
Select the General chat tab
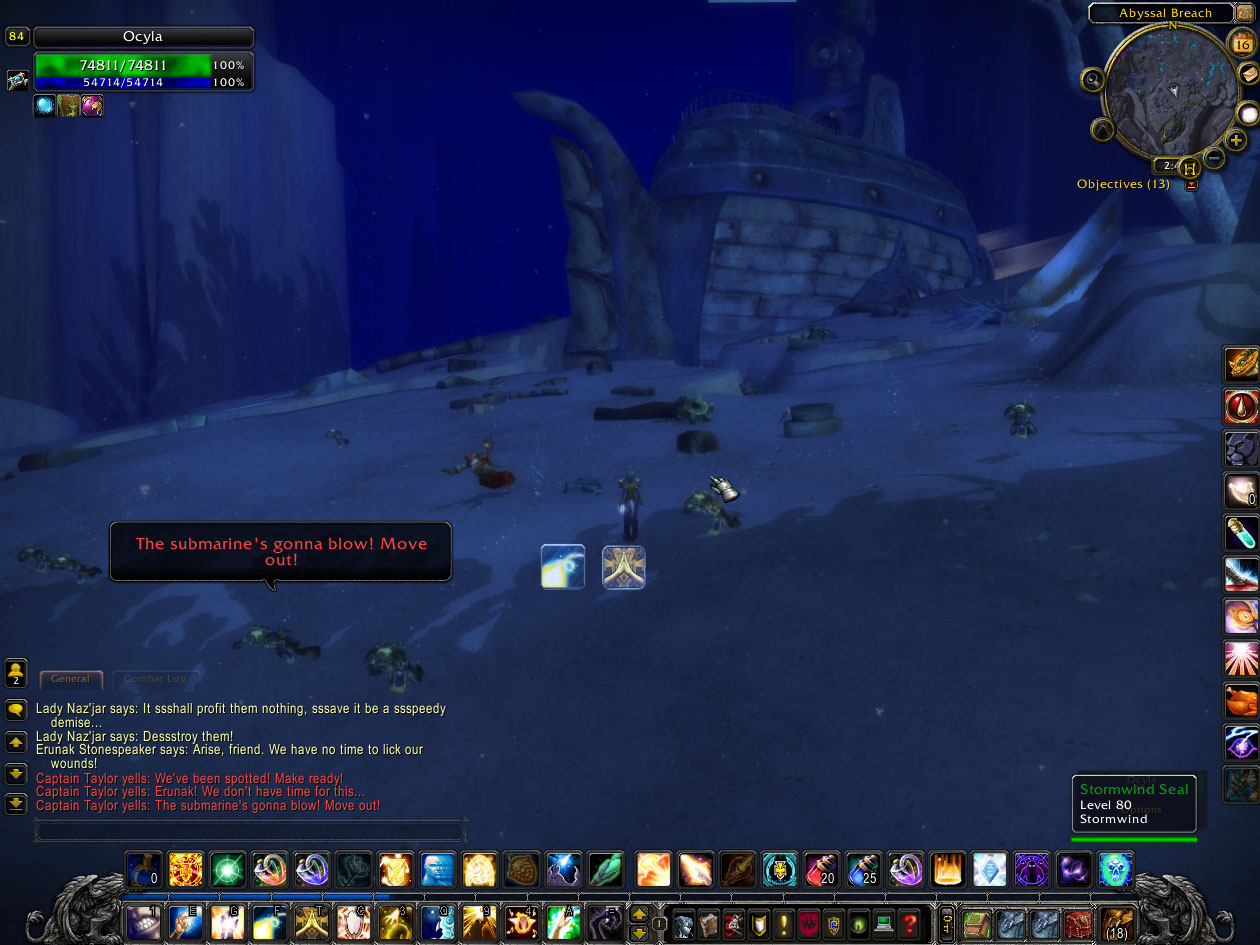(x=70, y=679)
